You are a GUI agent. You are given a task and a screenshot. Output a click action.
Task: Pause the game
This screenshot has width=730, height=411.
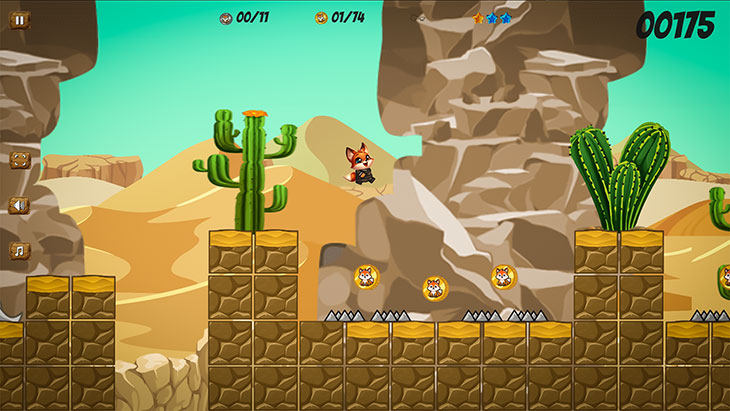click(x=20, y=19)
